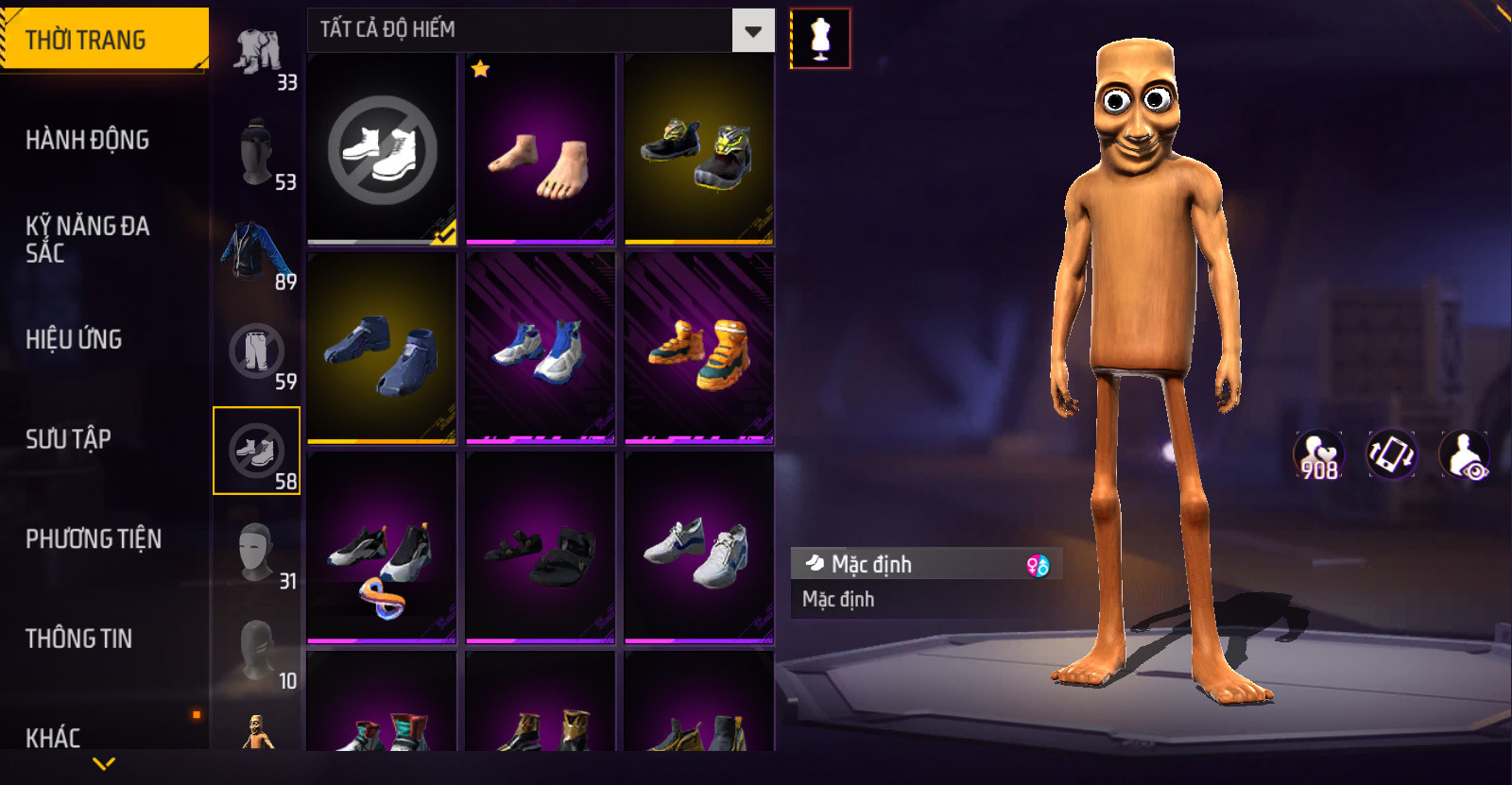Select the Hiệu Ứng menu entry
1512x785 pixels.
click(x=74, y=339)
